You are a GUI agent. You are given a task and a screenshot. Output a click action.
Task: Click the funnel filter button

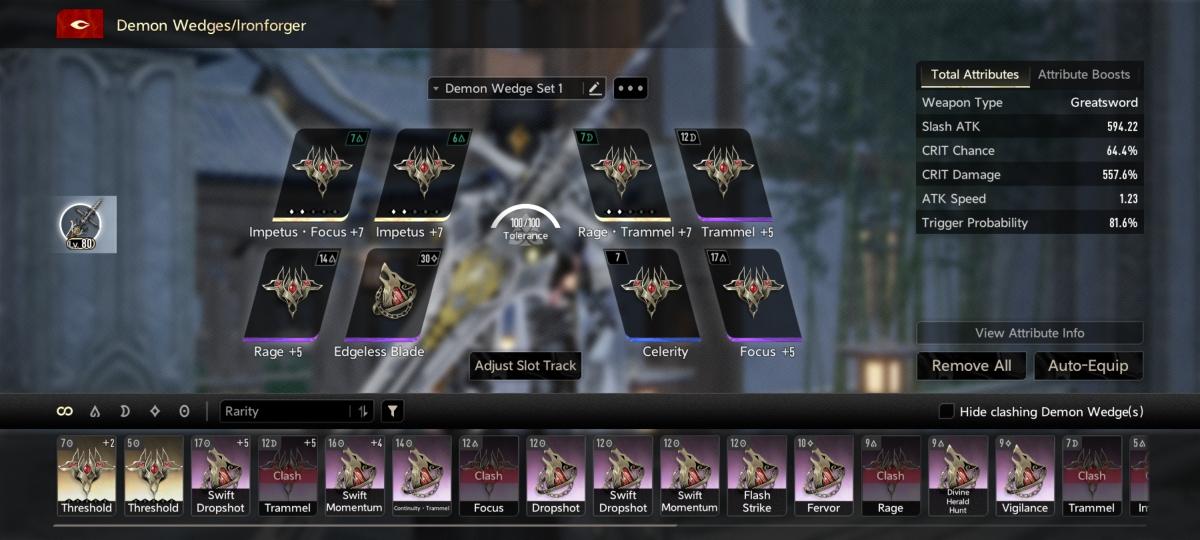click(393, 411)
